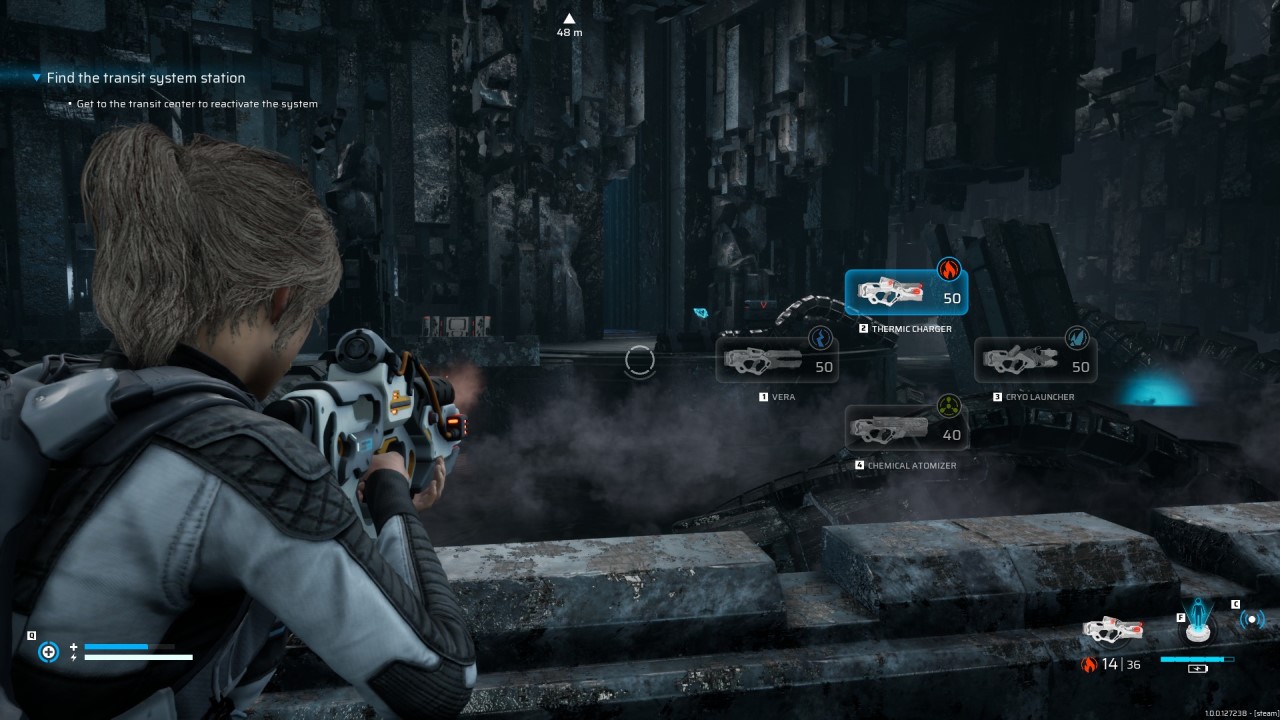
Task: Click the orange fire ammo icon beside ammo count
Action: 1089,664
